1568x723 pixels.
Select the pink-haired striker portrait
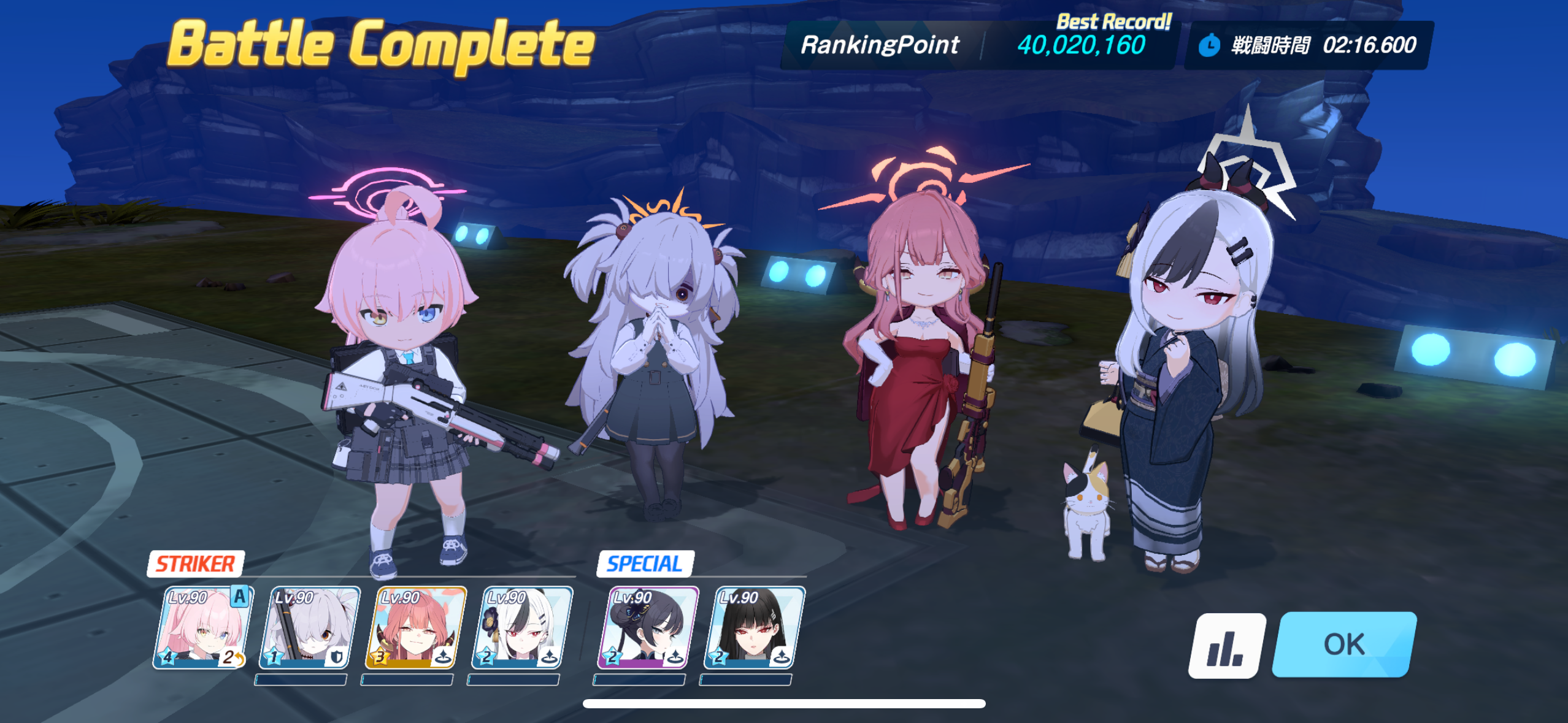click(202, 627)
